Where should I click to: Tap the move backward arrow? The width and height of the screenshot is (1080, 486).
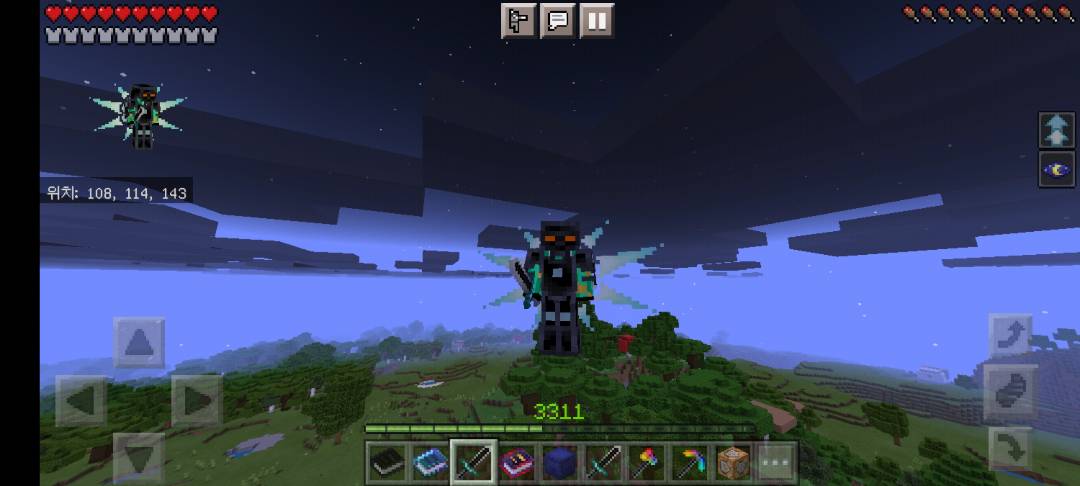point(139,458)
